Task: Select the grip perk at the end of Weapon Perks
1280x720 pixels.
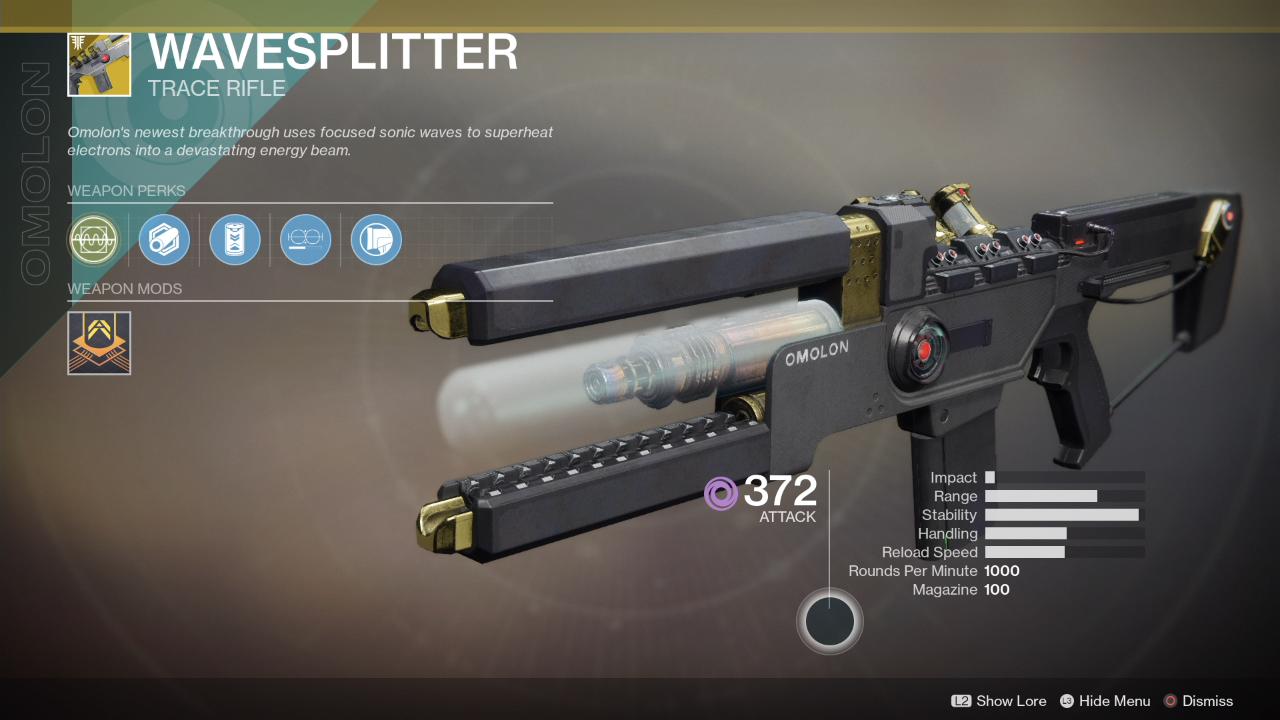Action: point(375,240)
